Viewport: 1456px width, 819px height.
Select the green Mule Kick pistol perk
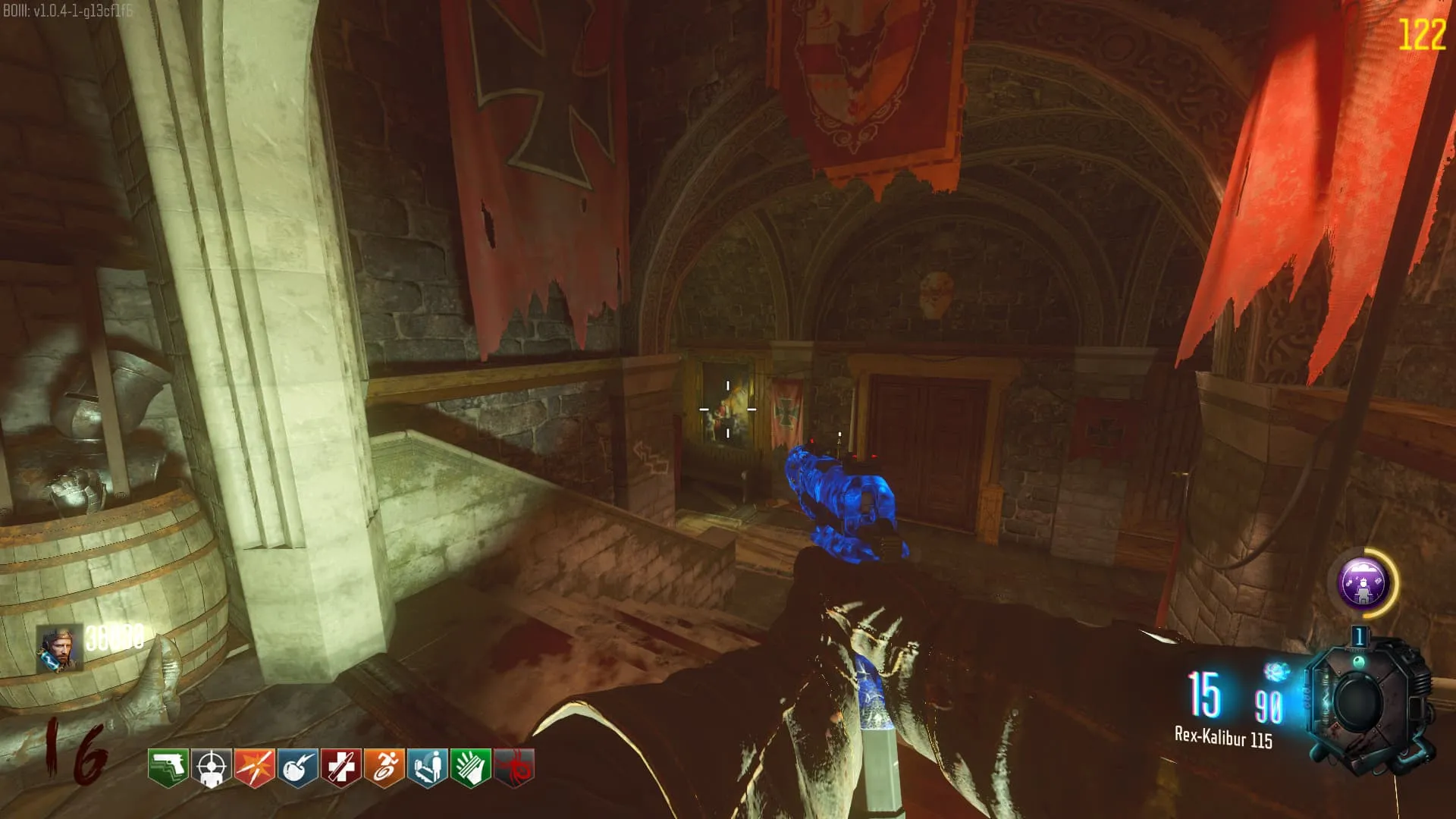click(x=168, y=768)
